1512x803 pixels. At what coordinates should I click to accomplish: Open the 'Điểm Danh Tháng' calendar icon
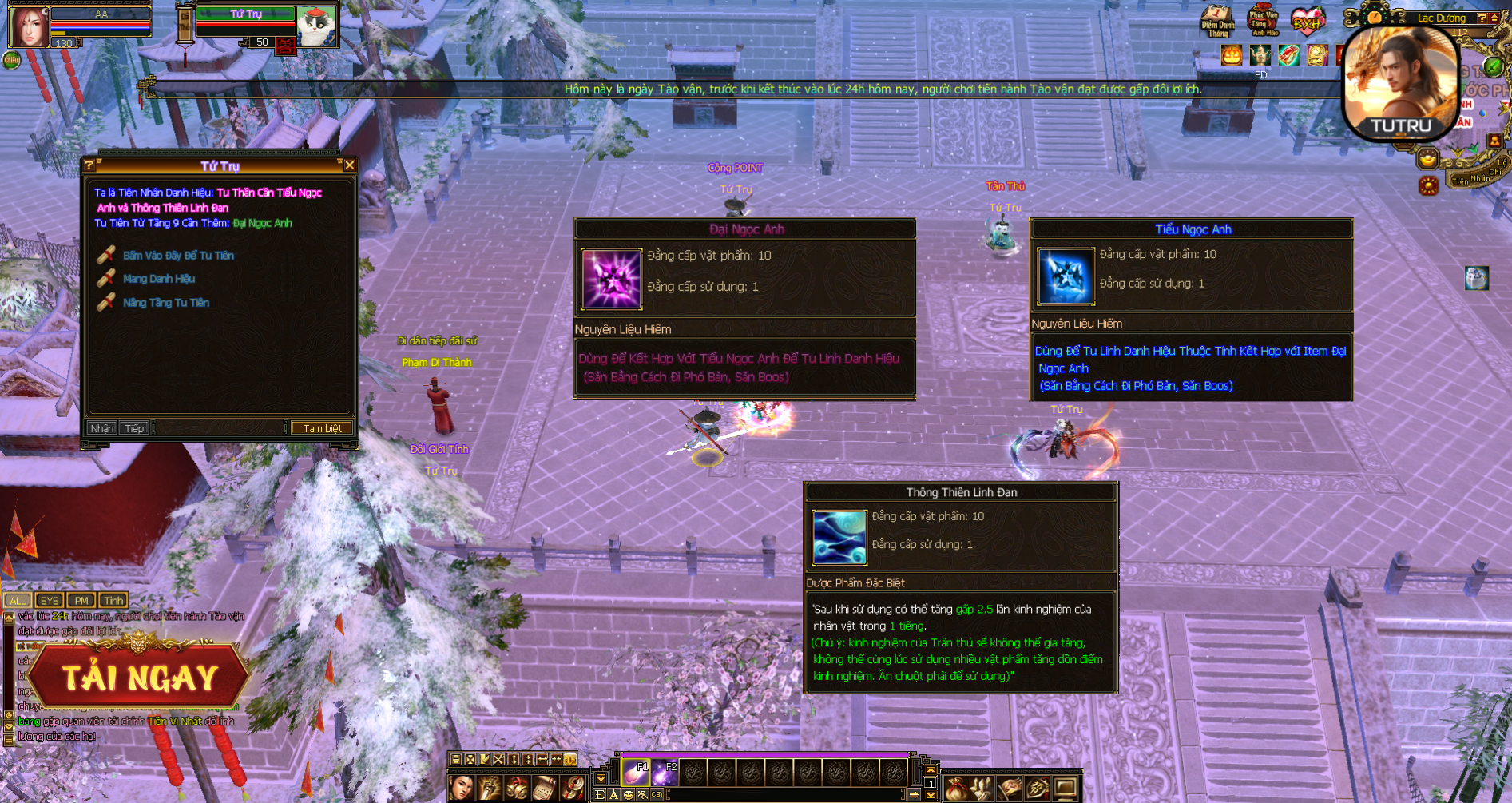coord(1217,21)
